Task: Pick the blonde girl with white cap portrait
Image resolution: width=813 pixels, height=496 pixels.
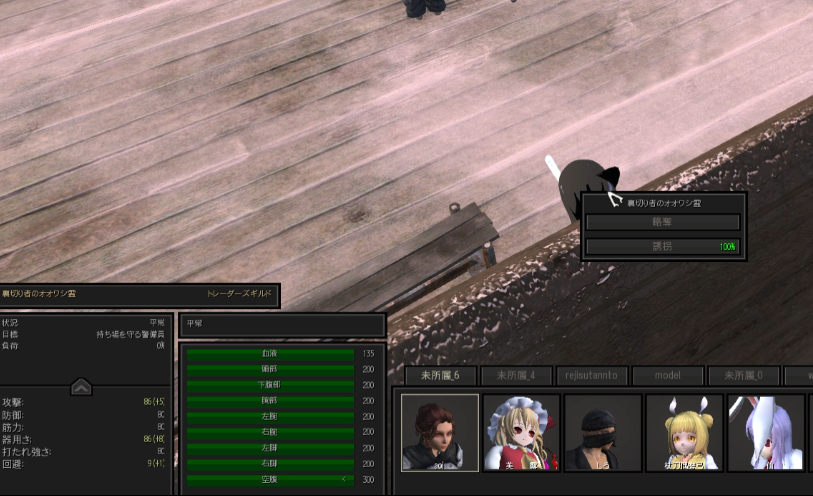Action: point(521,432)
